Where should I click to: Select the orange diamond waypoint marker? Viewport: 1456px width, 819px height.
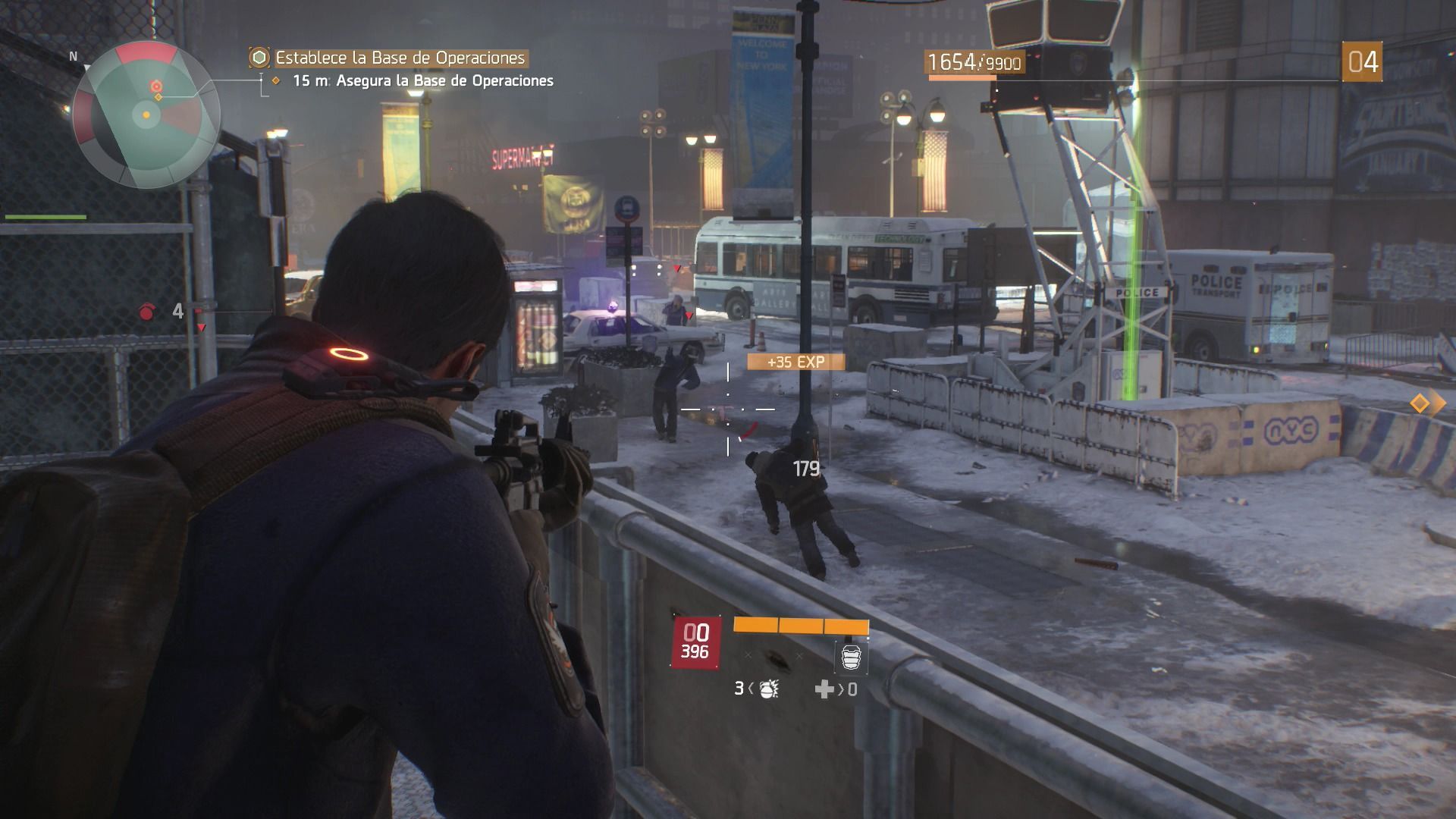(x=1419, y=403)
